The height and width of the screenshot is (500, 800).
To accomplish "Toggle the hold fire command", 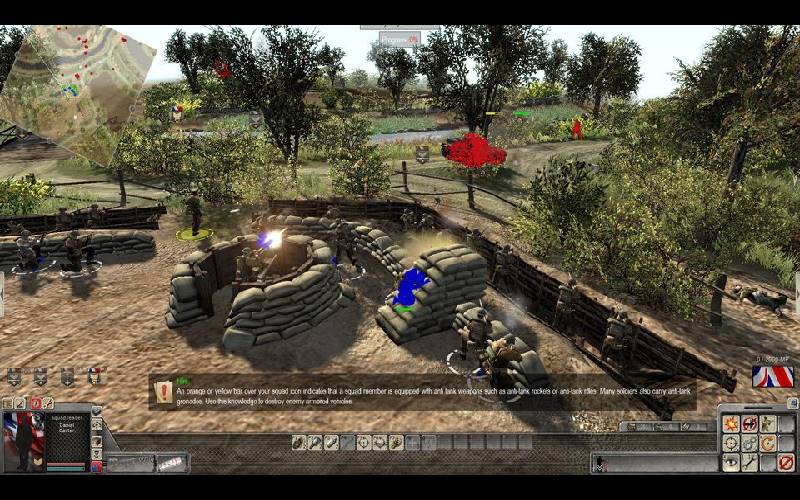I will click(x=749, y=424).
